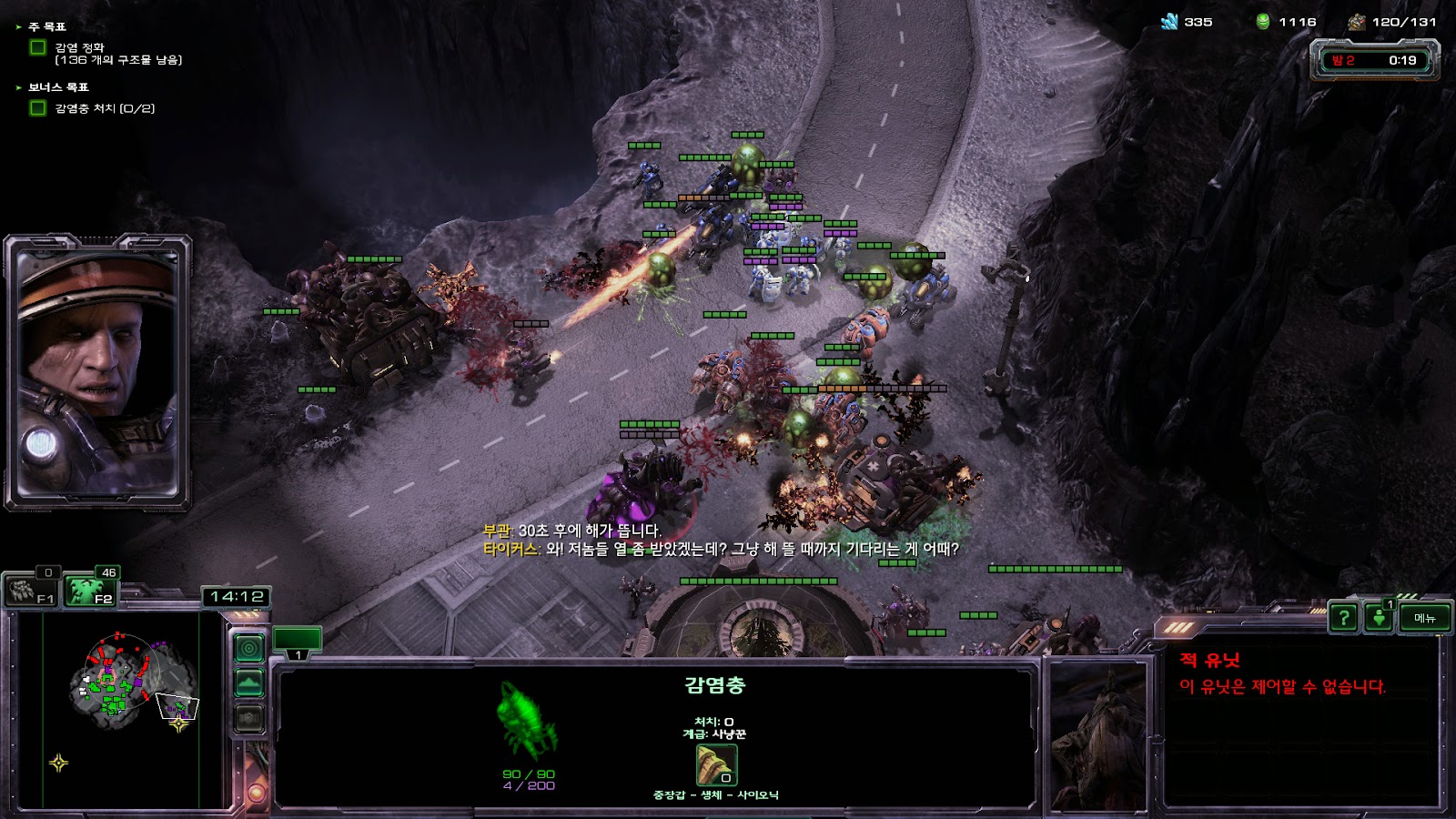Screen dimensions: 1456x819
Task: Activate the minimap ping signal button
Action: tap(249, 648)
